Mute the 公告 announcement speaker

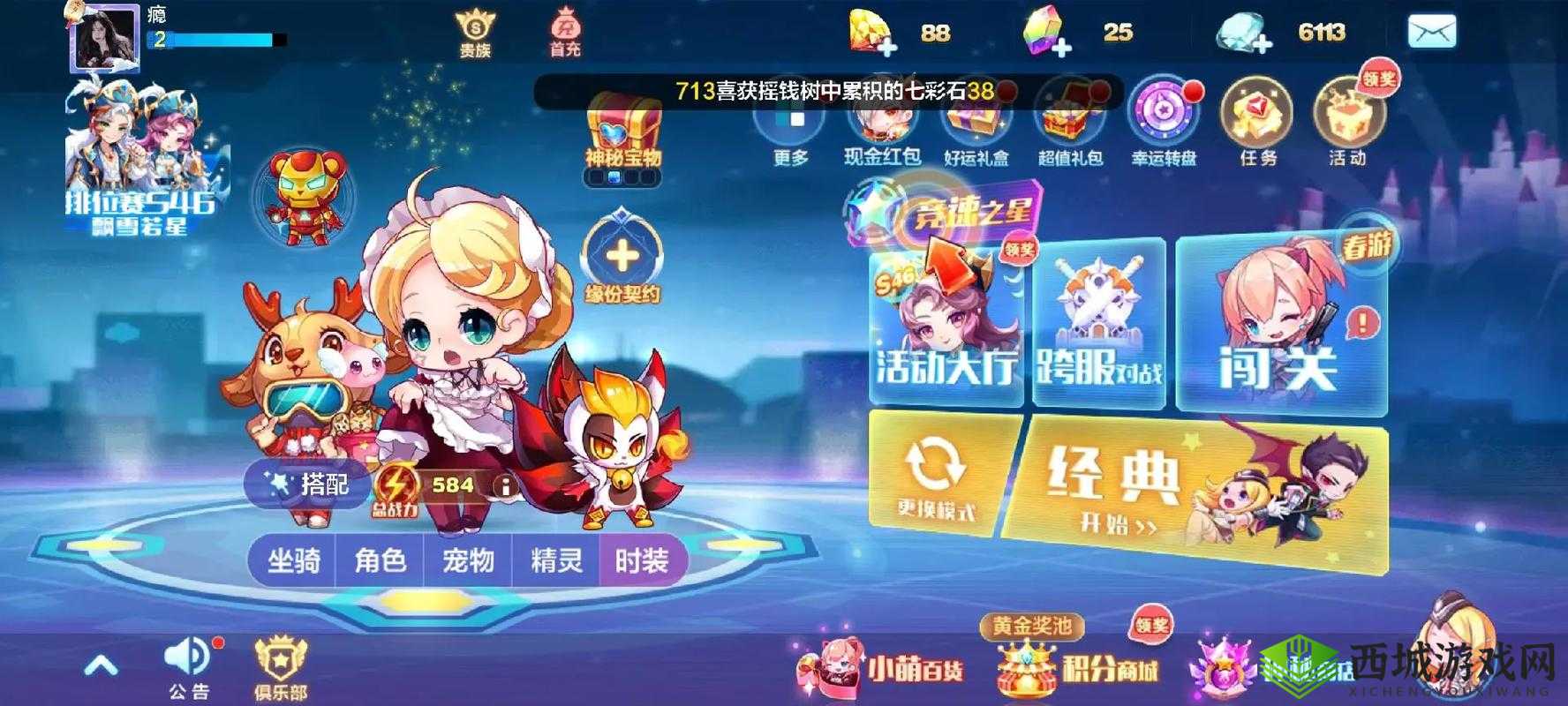click(x=190, y=657)
